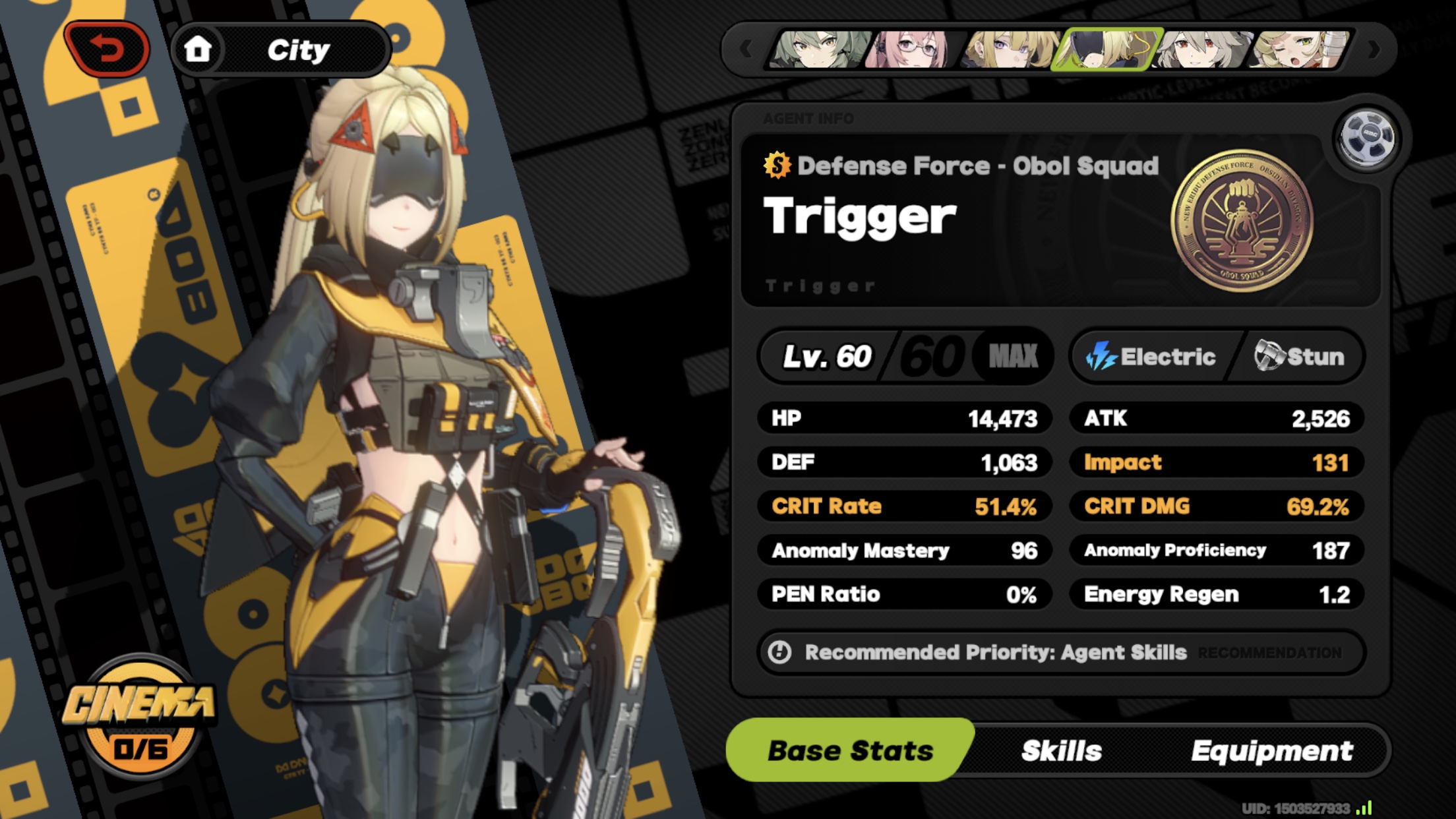
Task: Open the Equipment tab
Action: (x=1273, y=749)
